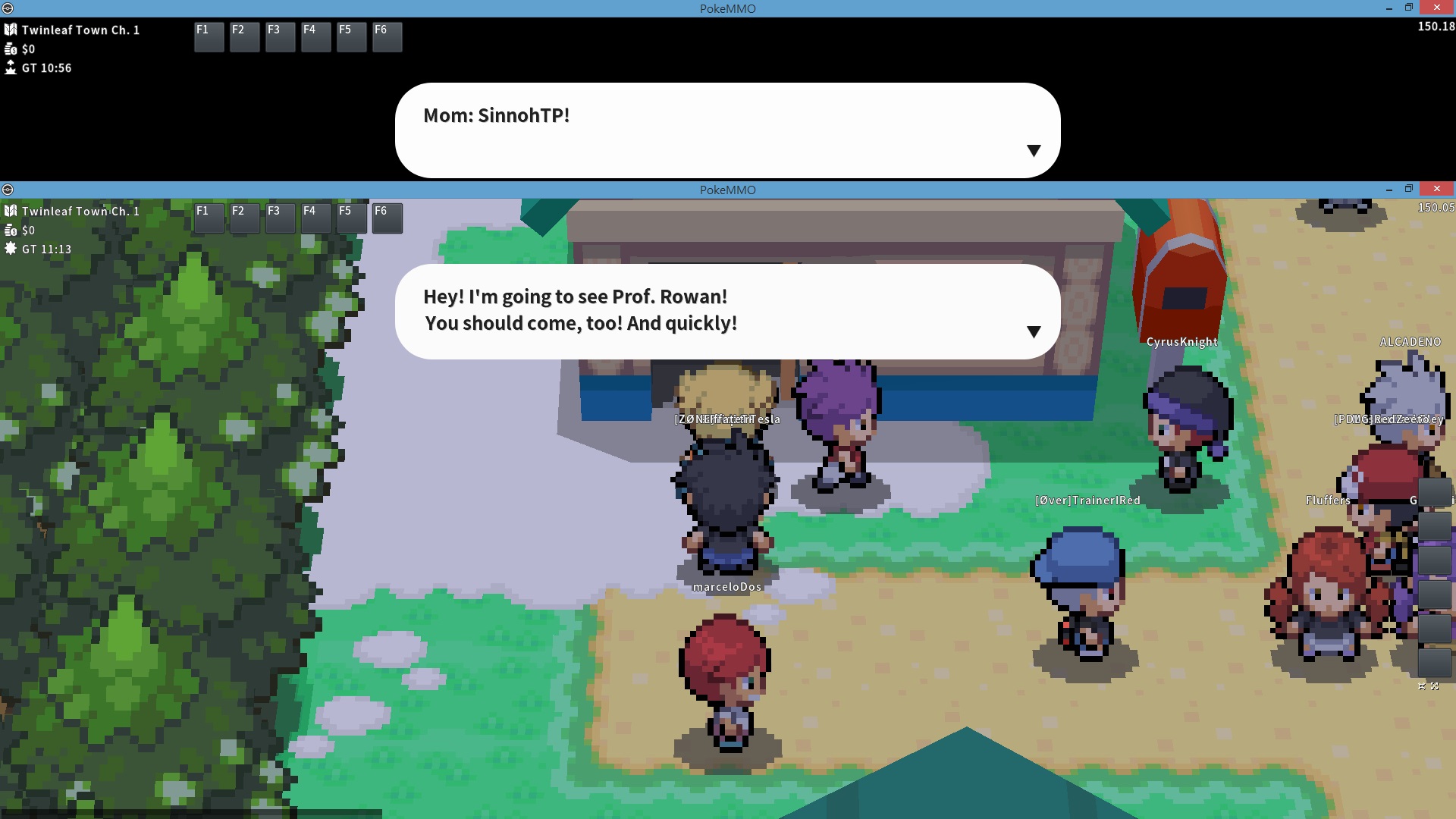Activate F6 hotkey in the GT 11:13 window
The image size is (1456, 819).
click(387, 218)
